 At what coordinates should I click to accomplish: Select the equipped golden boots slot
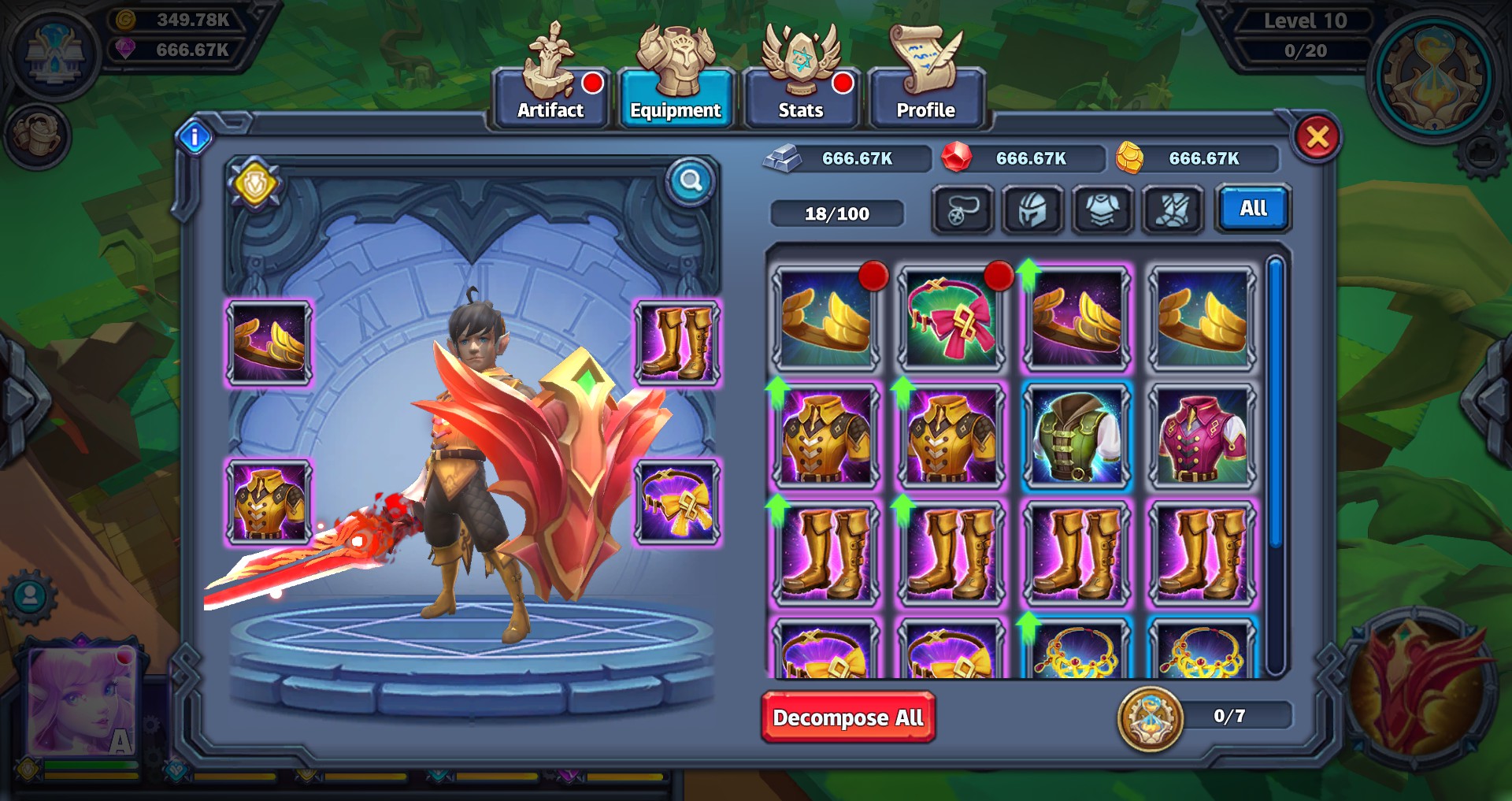coord(677,343)
